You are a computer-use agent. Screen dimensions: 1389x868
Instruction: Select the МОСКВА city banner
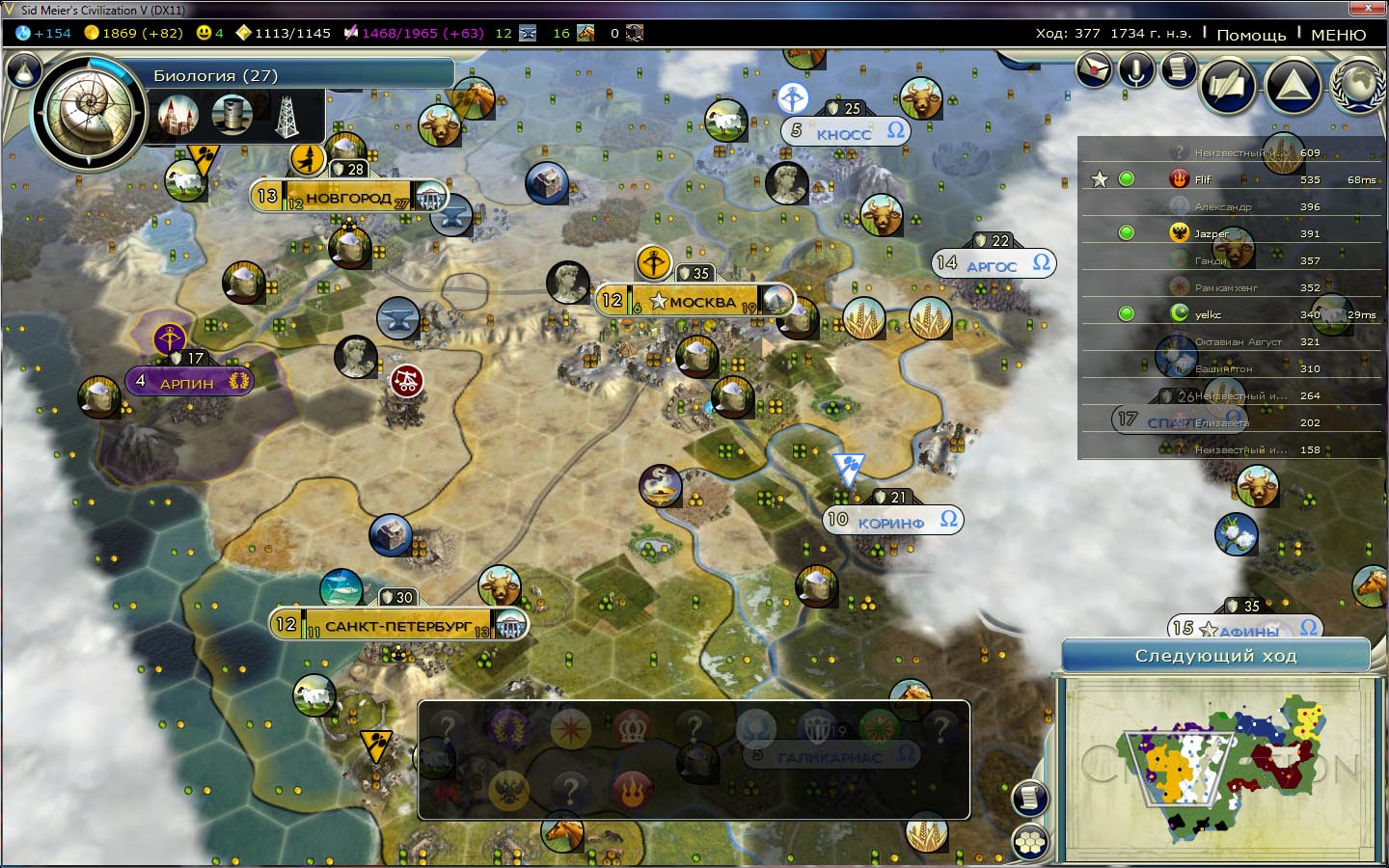(x=694, y=302)
